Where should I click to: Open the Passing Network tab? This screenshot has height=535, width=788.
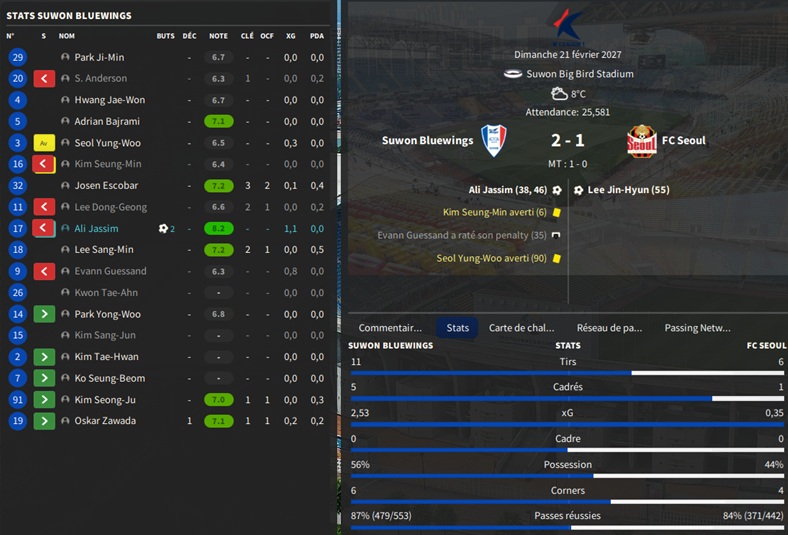(x=697, y=327)
